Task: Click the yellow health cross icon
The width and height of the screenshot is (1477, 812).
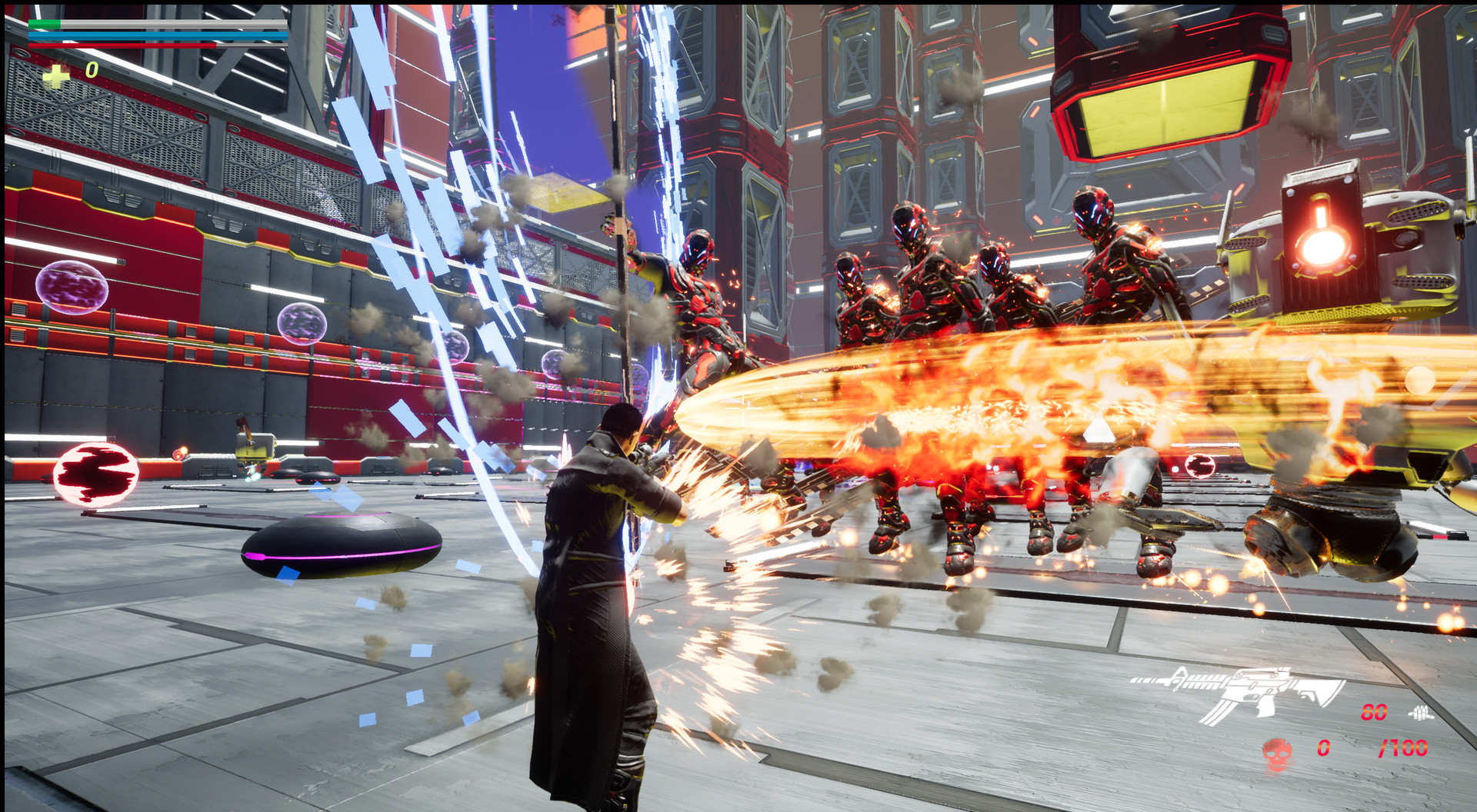Action: pyautogui.click(x=56, y=77)
